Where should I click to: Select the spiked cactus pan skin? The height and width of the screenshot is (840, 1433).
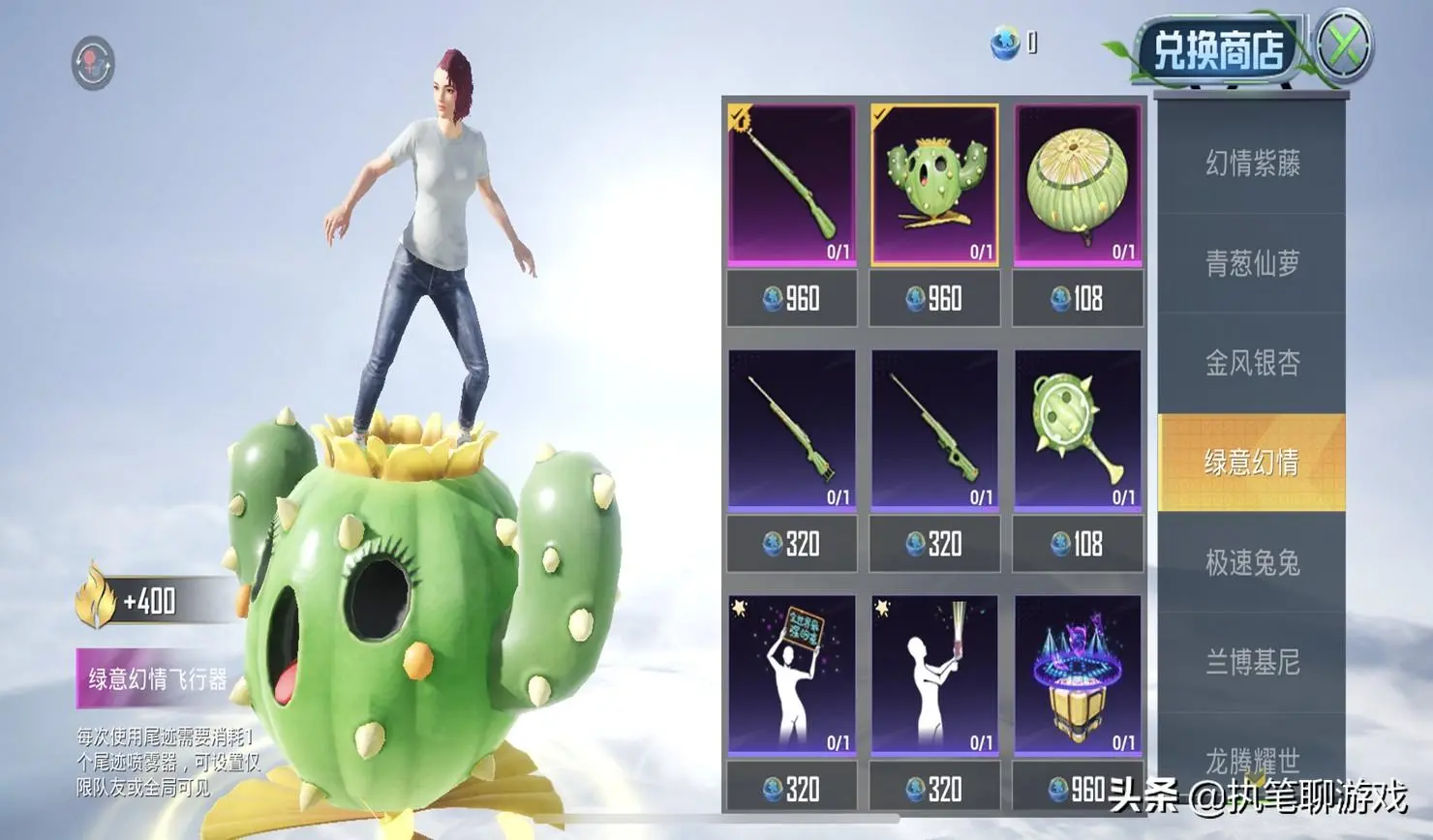tap(1078, 430)
